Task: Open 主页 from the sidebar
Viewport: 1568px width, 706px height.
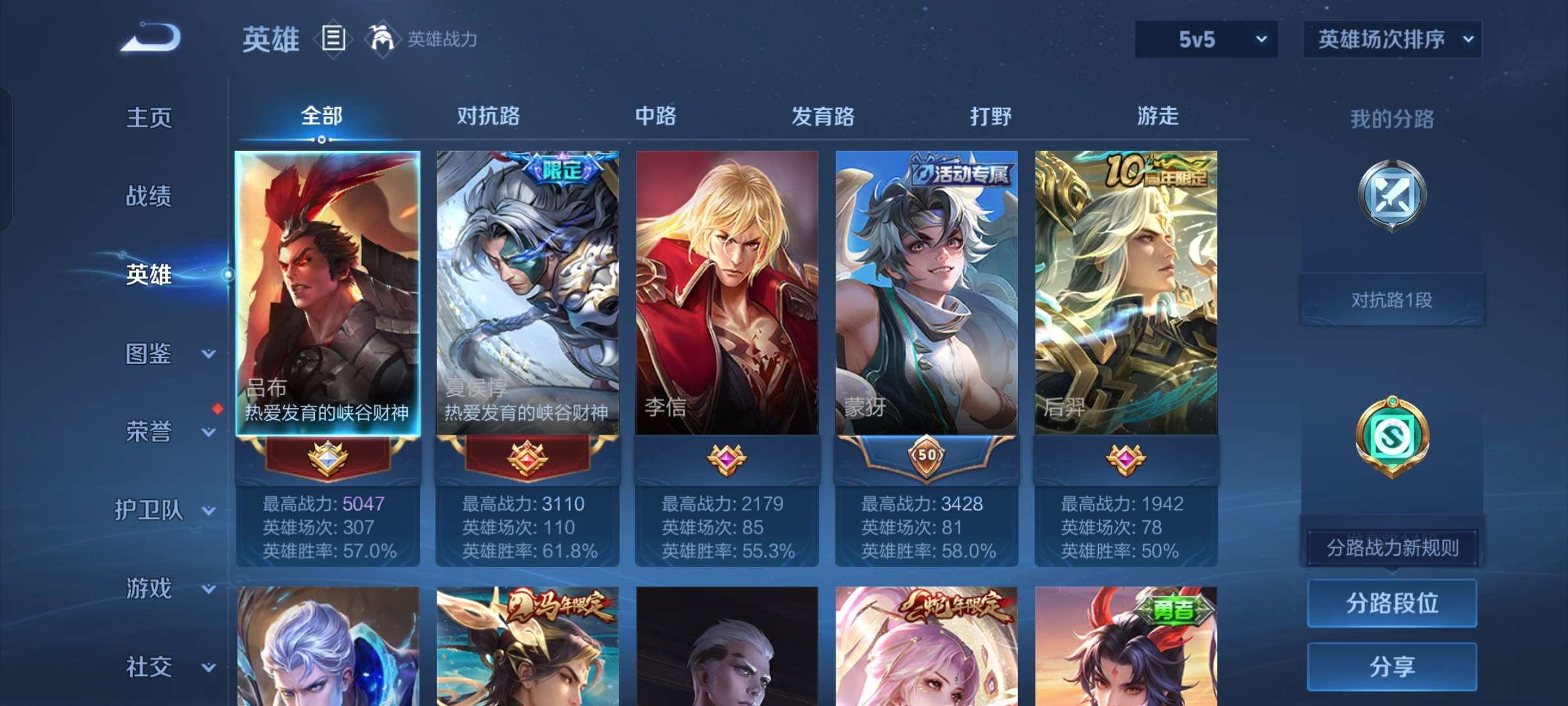Action: tap(148, 118)
